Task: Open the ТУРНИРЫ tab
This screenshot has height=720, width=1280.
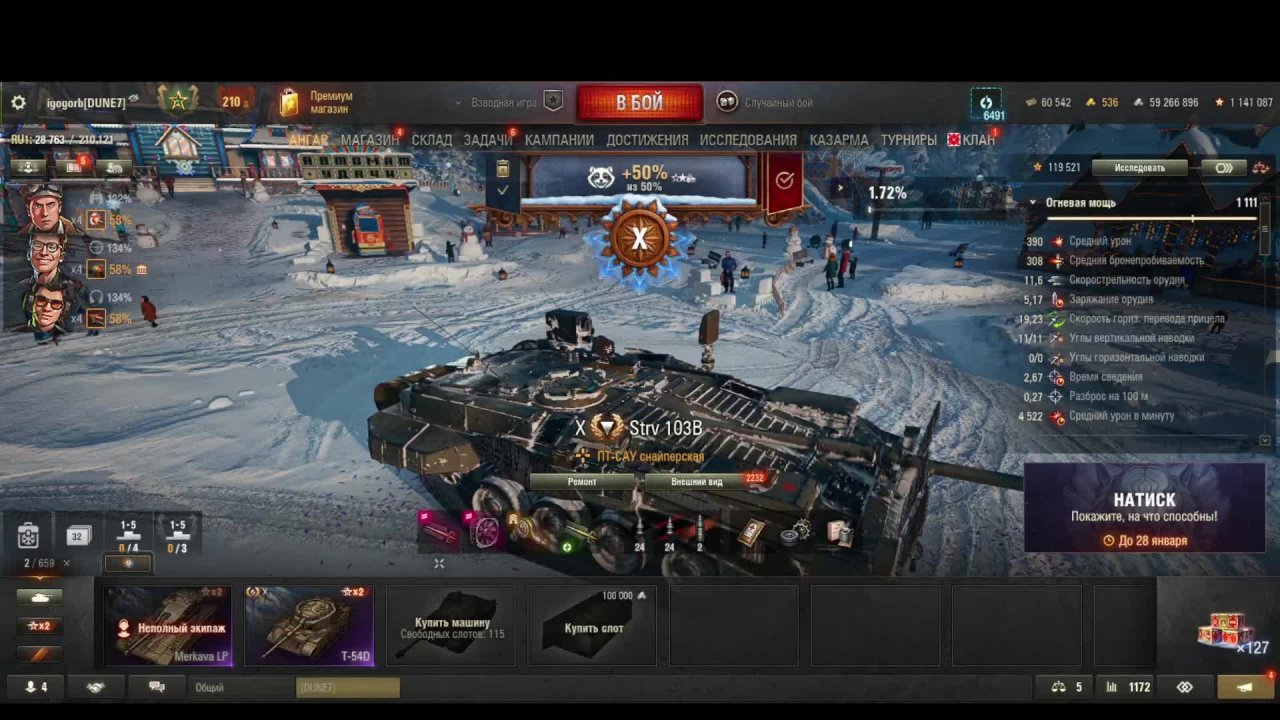Action: [x=908, y=140]
